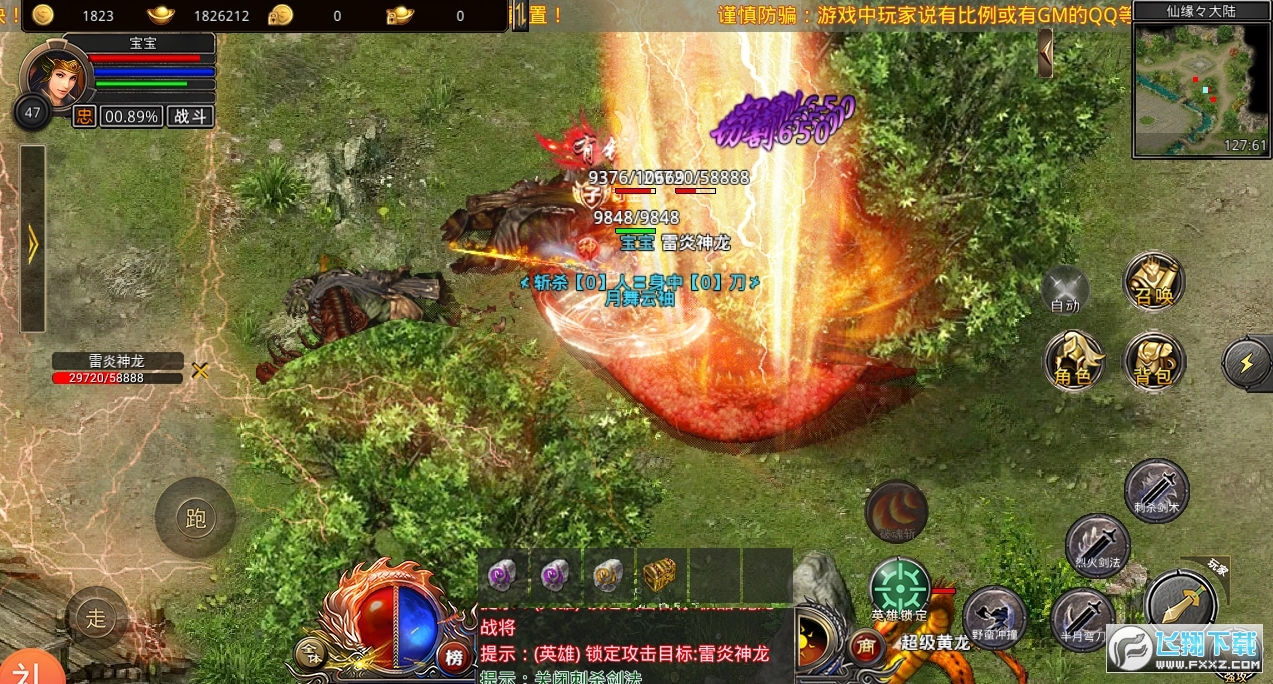
Task: Open the 角色 character sheet
Action: click(1074, 360)
